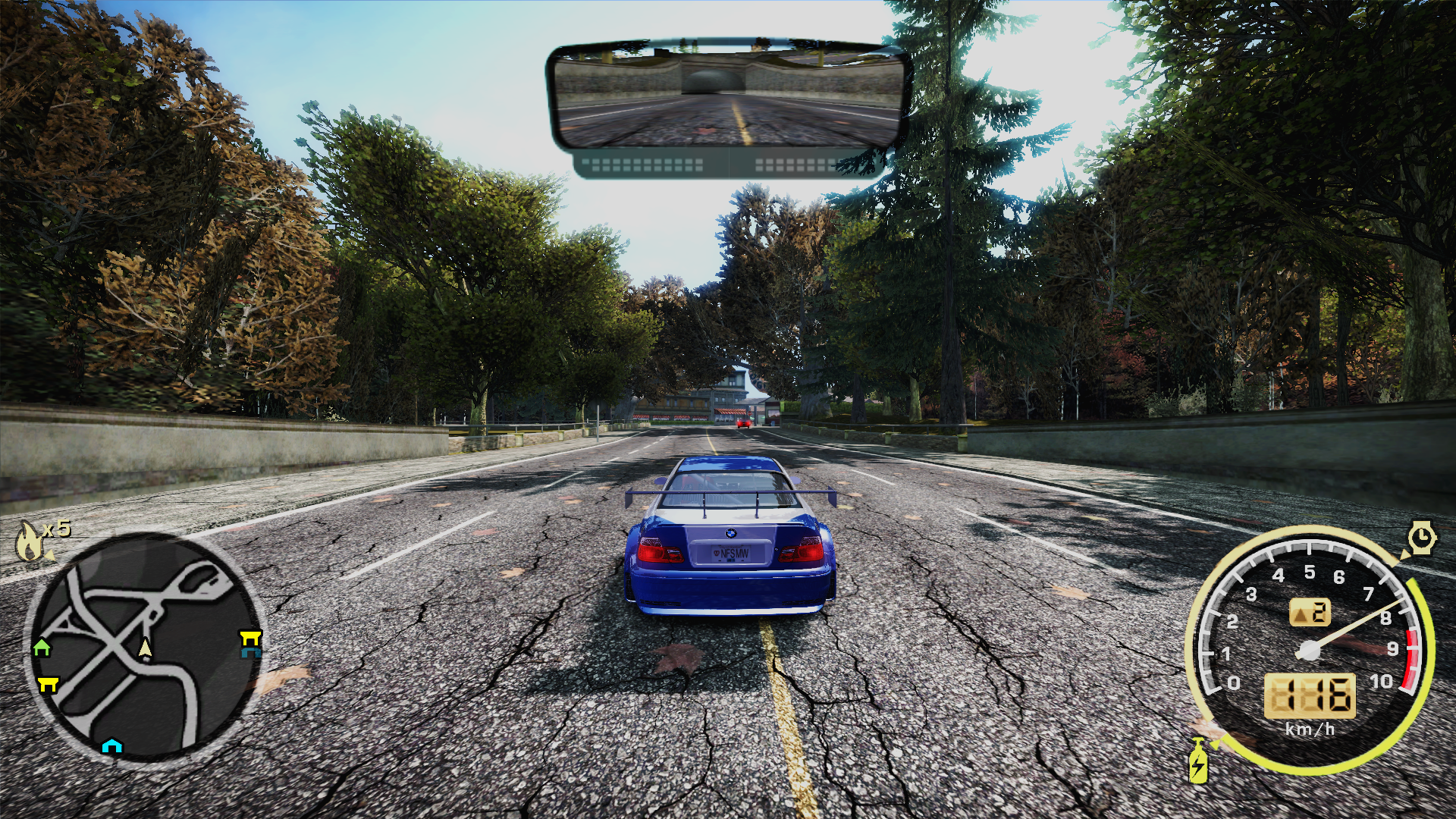Click the circular minimap
This screenshot has width=1456, height=819.
tap(144, 648)
